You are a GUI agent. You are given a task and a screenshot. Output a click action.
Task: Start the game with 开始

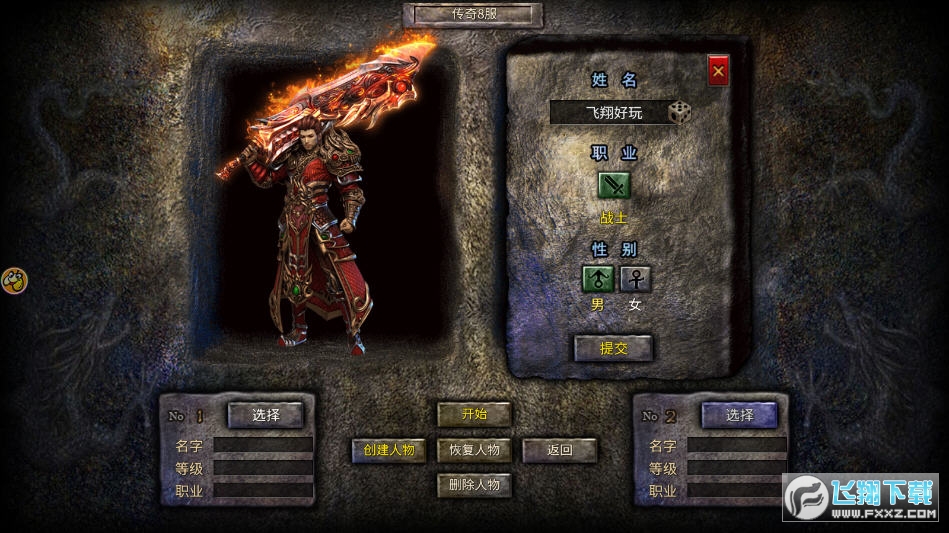(474, 414)
